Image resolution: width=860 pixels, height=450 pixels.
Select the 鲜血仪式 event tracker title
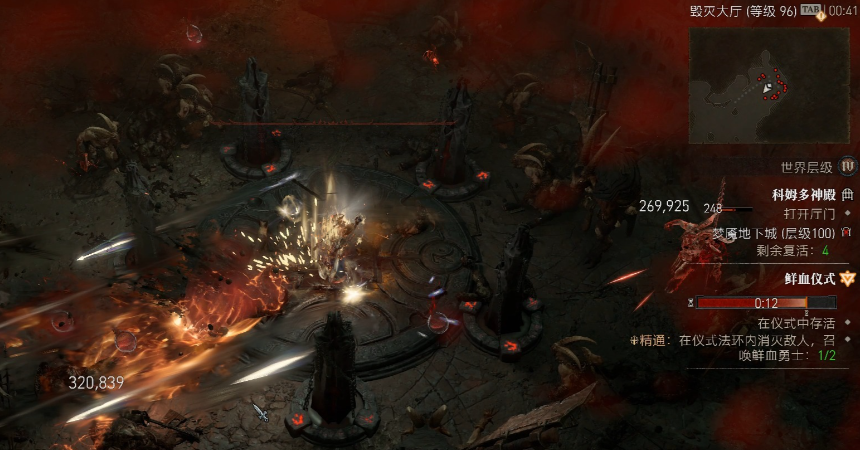click(x=810, y=278)
